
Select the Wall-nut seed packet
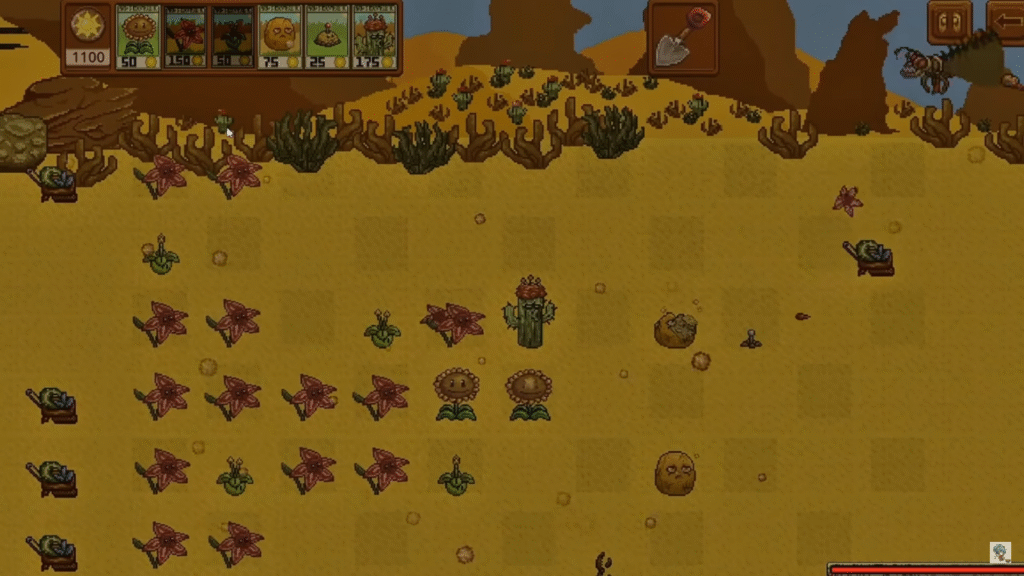279,37
